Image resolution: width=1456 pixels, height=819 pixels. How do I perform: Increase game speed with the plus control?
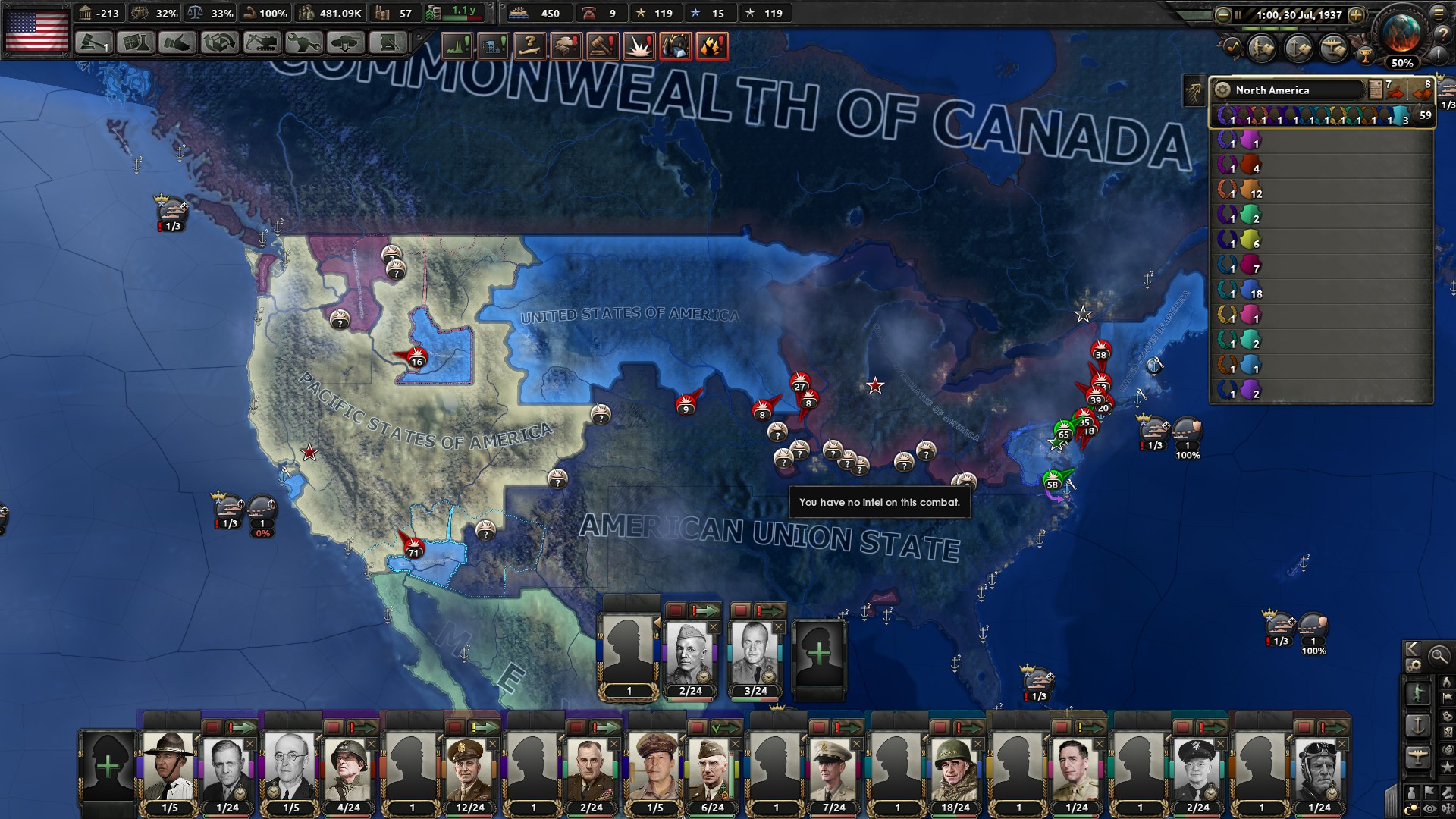point(1355,15)
